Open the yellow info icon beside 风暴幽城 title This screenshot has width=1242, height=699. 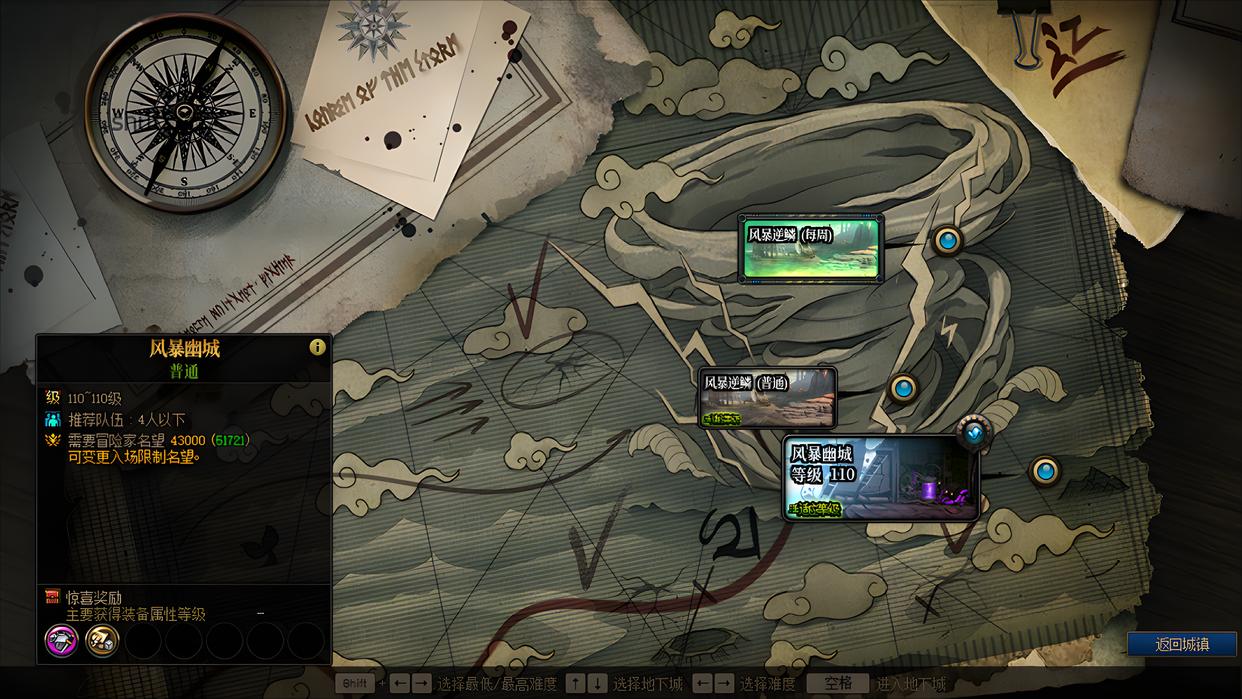[318, 347]
